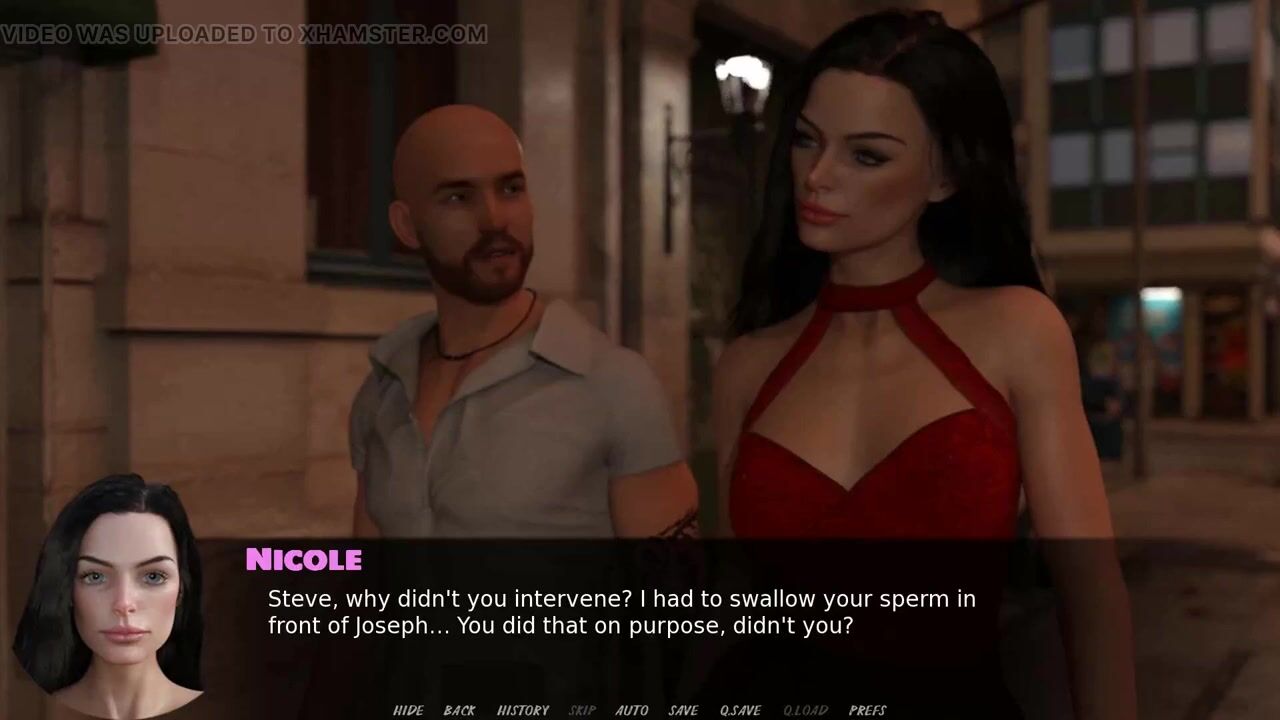Open the Prefs settings menu
The height and width of the screenshot is (720, 1280).
pos(867,710)
